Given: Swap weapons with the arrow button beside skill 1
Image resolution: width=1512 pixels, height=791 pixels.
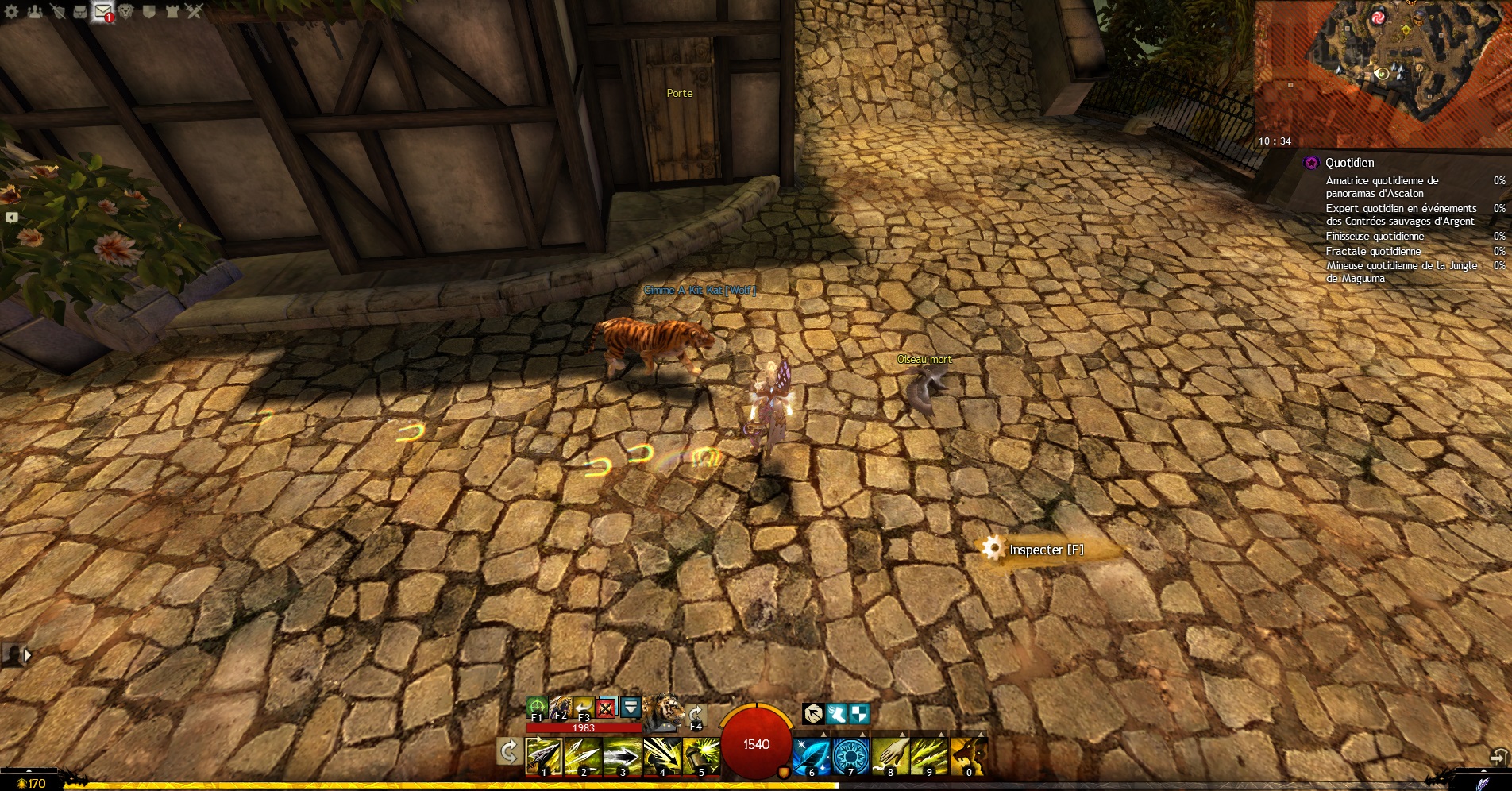Looking at the screenshot, I should point(508,750).
